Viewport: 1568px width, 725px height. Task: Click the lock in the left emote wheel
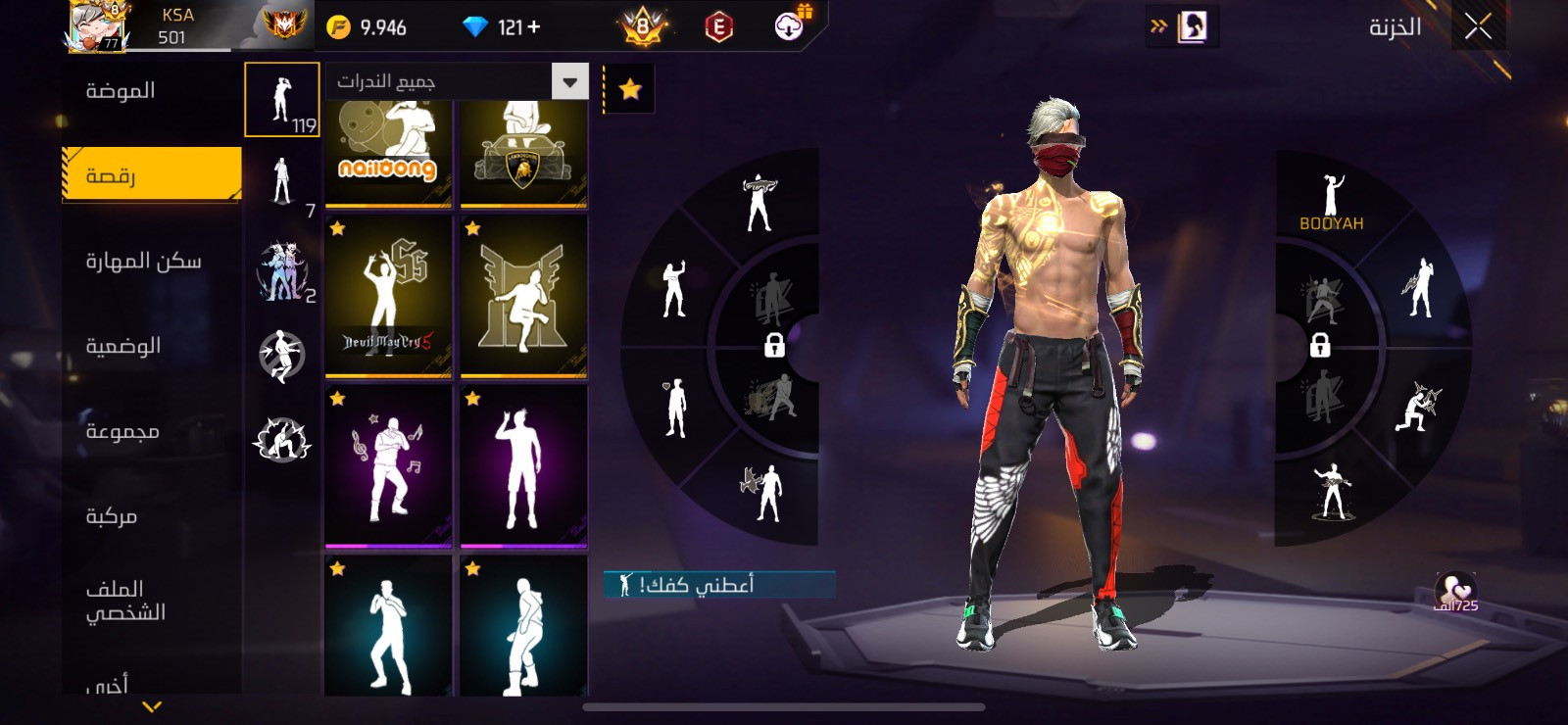pos(774,345)
